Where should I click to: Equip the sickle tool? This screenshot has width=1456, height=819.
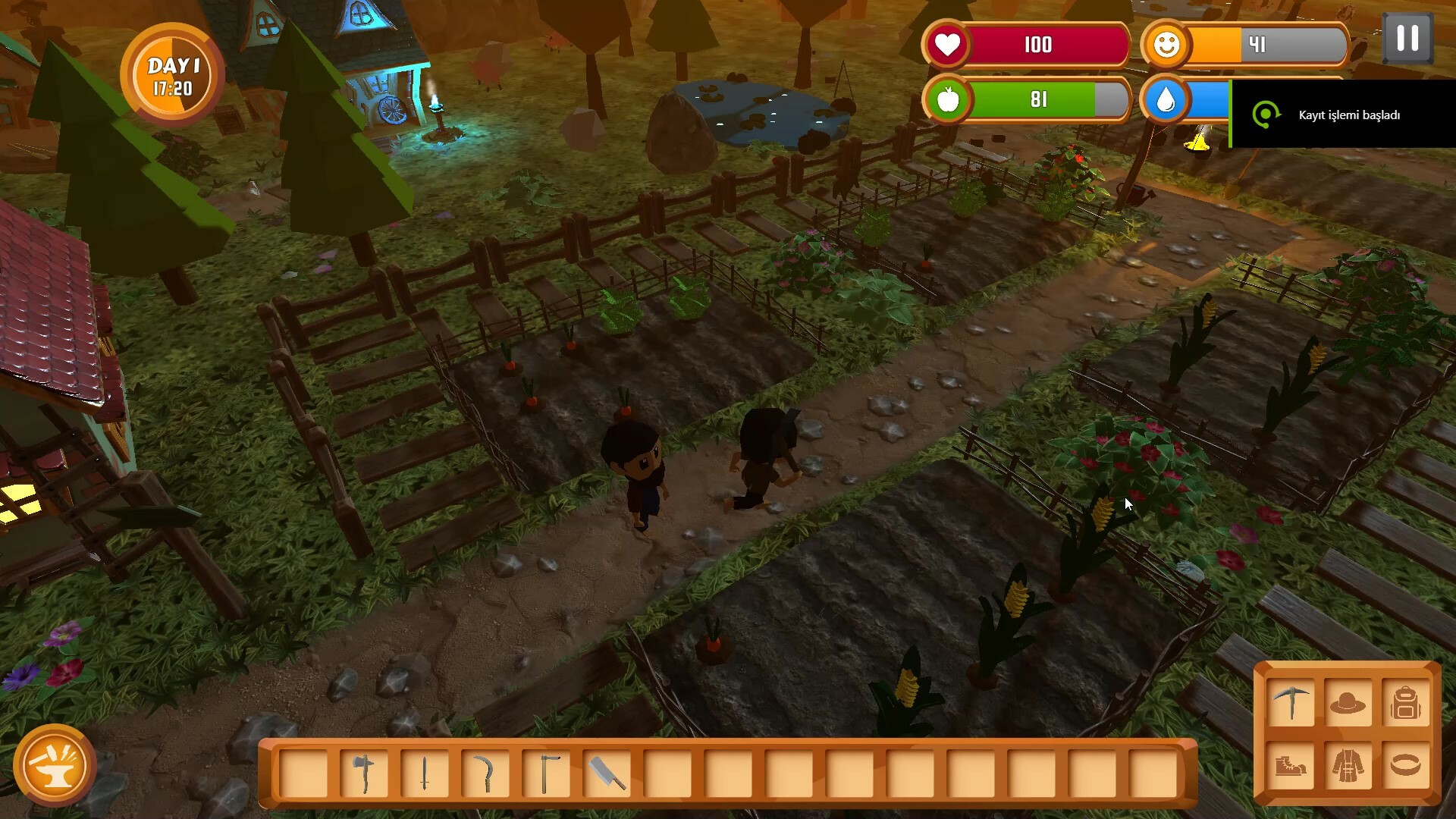pos(486,772)
